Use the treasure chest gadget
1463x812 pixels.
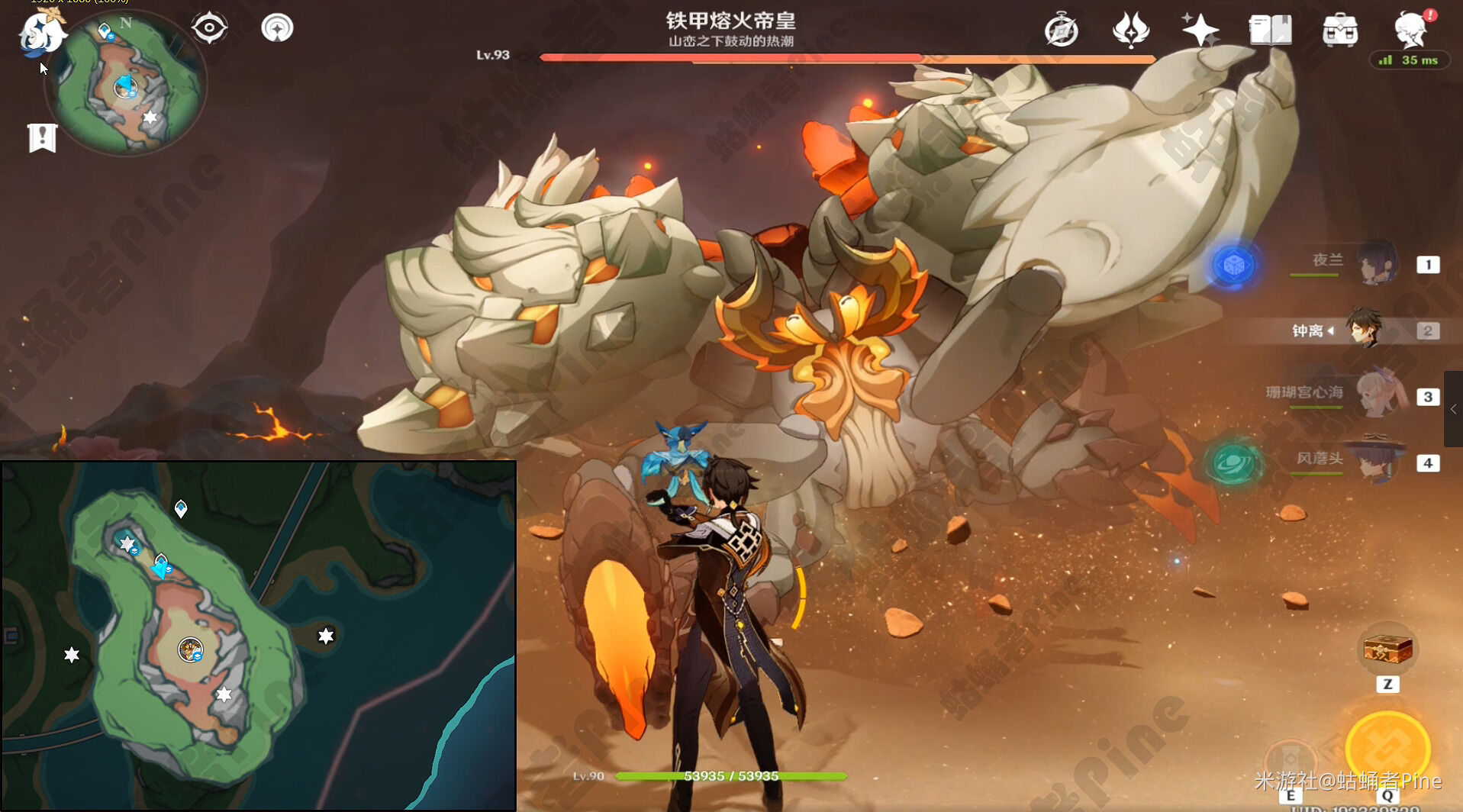[1387, 649]
